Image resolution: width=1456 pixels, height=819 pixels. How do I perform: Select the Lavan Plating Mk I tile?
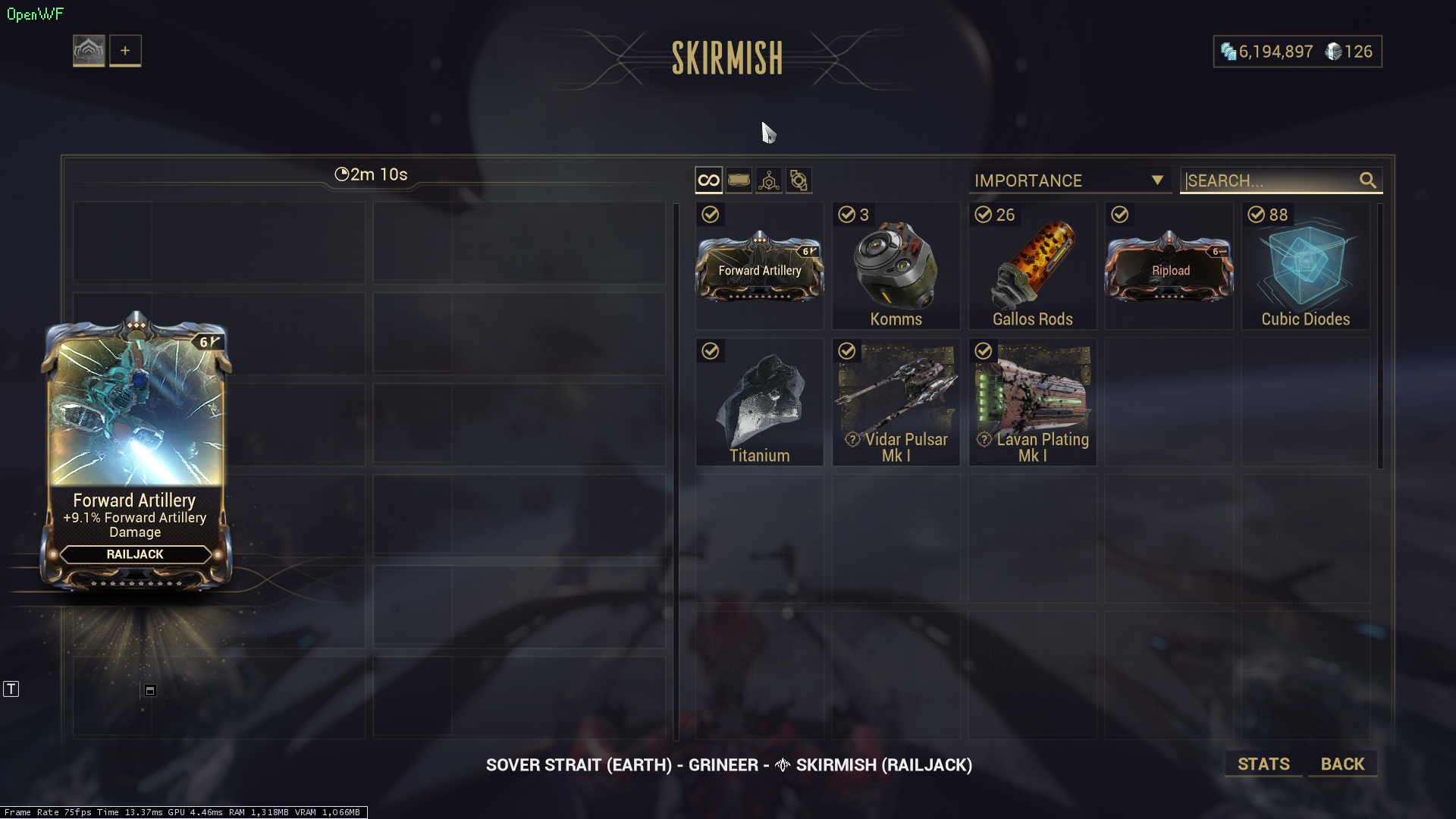1032,403
